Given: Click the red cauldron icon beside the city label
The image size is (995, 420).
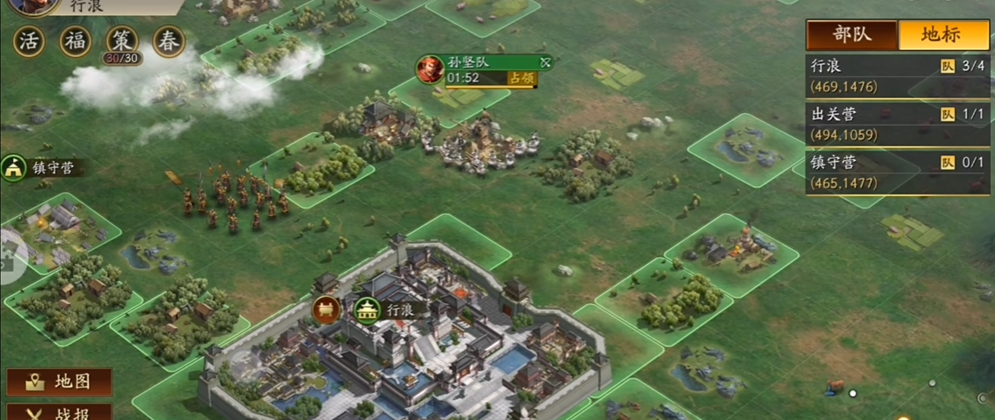Looking at the screenshot, I should 327,310.
